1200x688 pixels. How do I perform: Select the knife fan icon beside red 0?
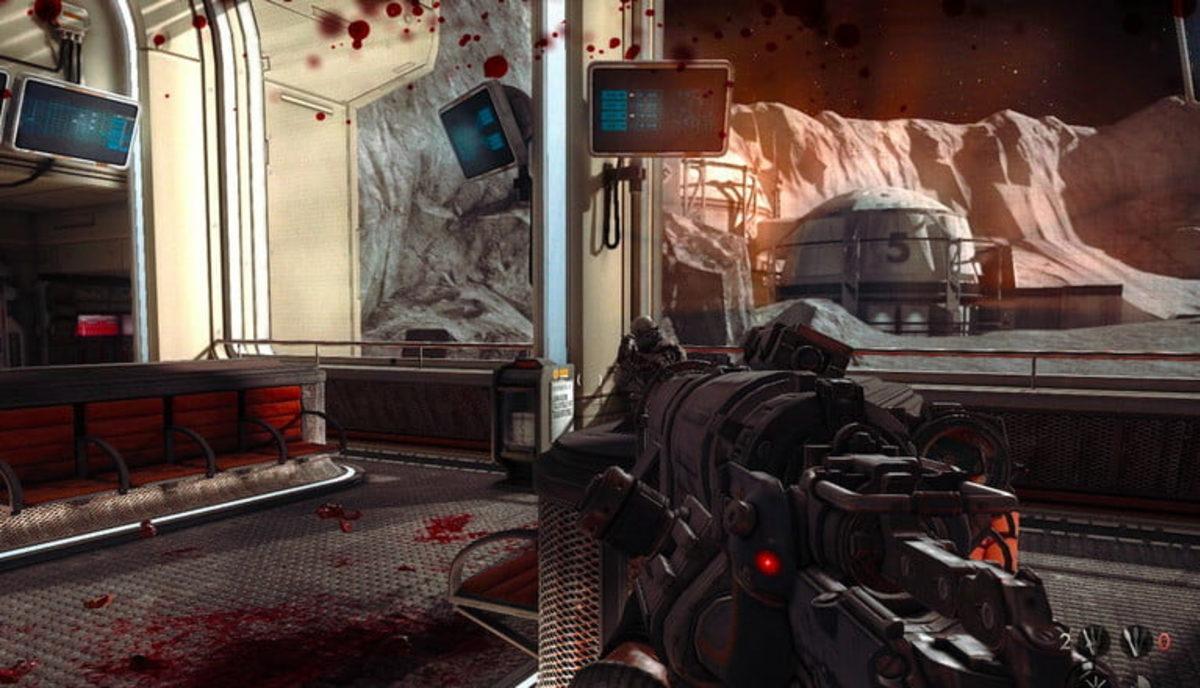pyautogui.click(x=1136, y=641)
